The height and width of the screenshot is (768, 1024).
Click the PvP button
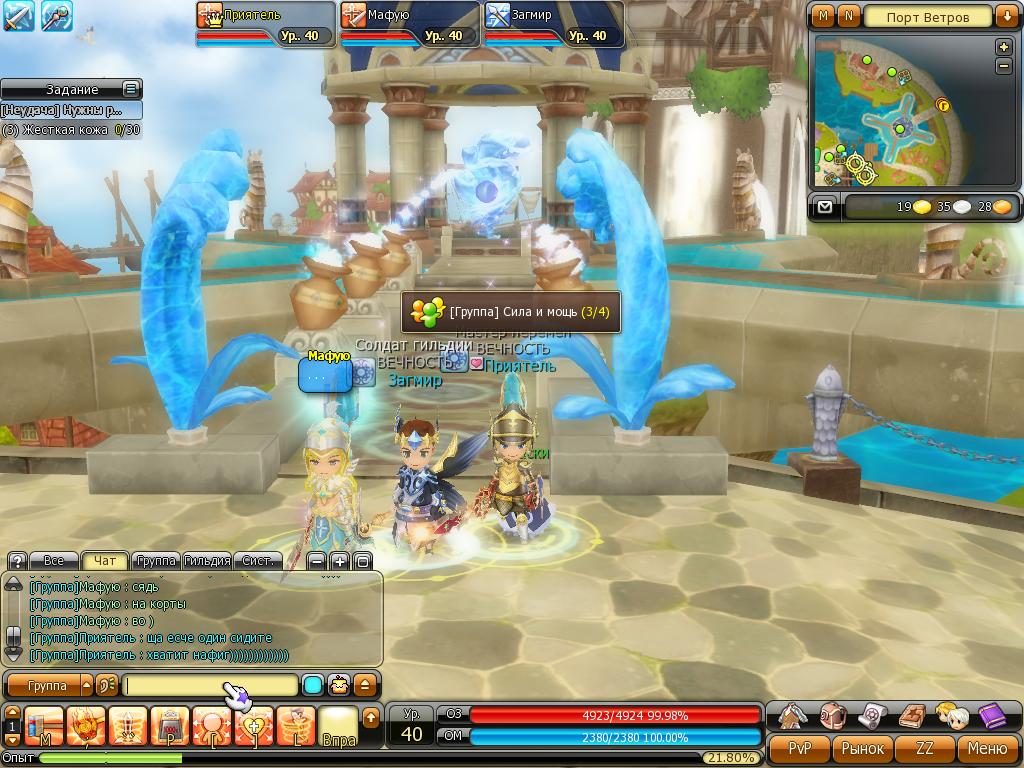(800, 748)
